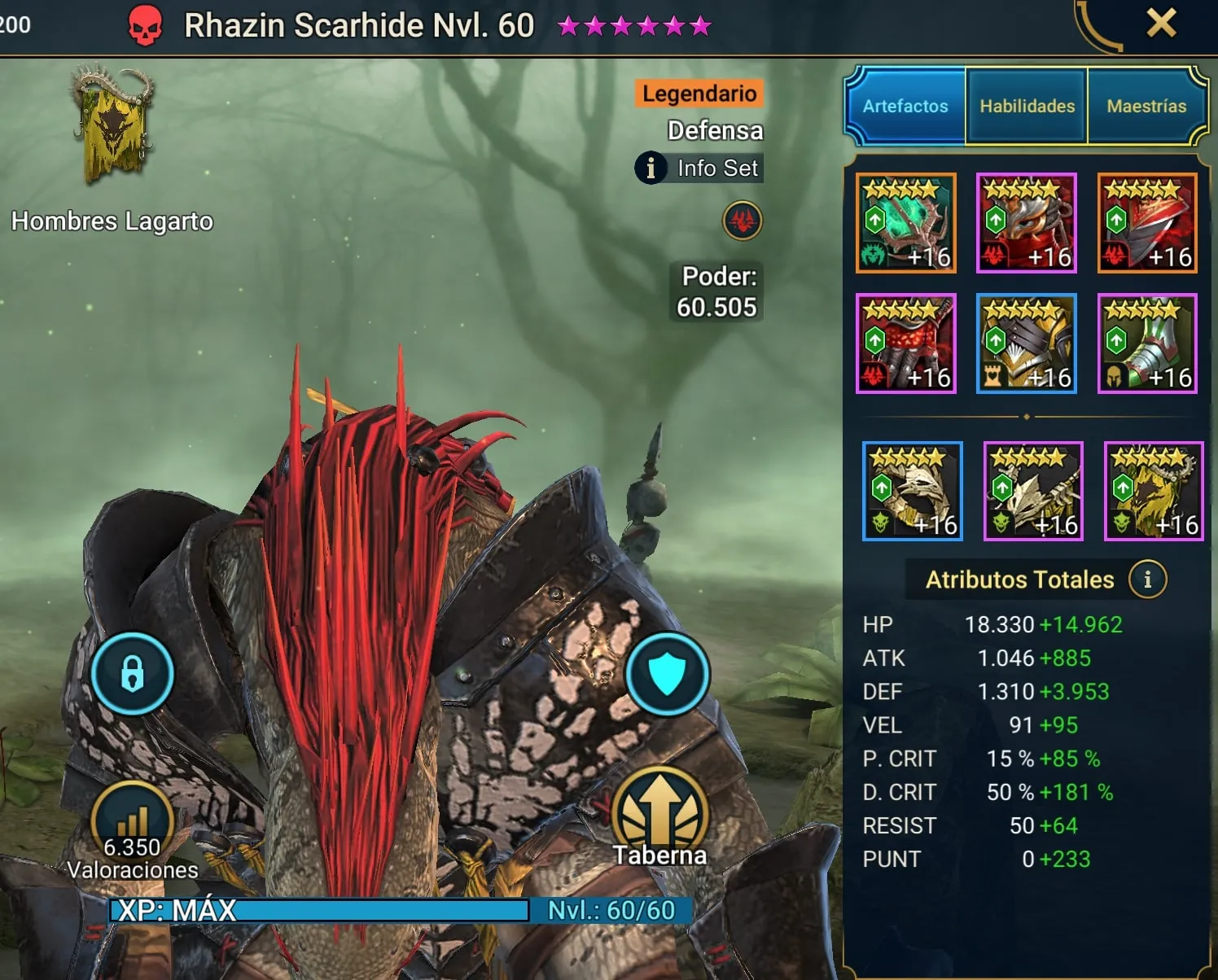Inspect the equipped red gauntlets artifact
The image size is (1218, 980).
(x=906, y=343)
